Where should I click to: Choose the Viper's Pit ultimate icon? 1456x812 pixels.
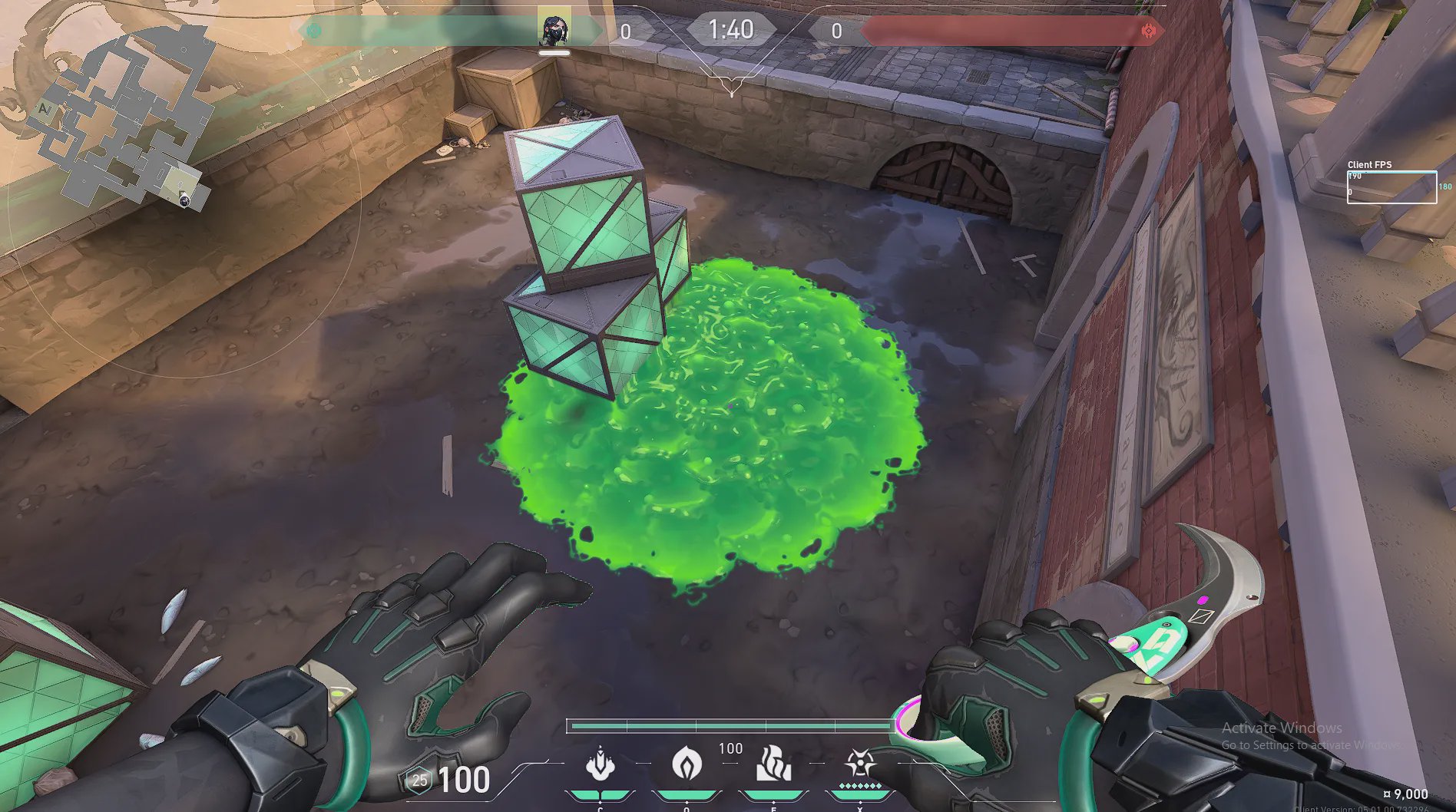point(859,764)
